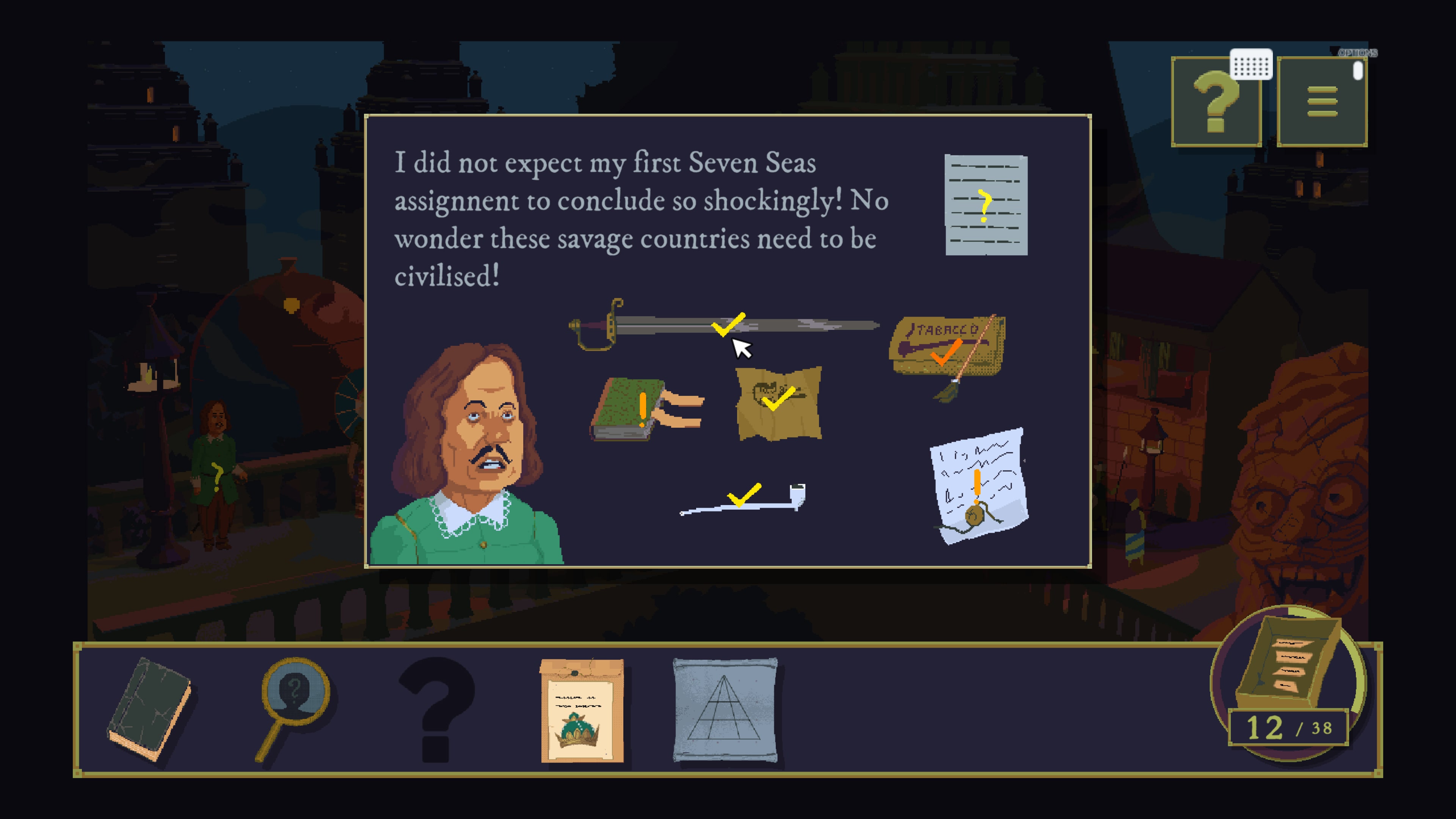The height and width of the screenshot is (819, 1456).
Task: Click the large dark question mark icon
Action: point(437,709)
